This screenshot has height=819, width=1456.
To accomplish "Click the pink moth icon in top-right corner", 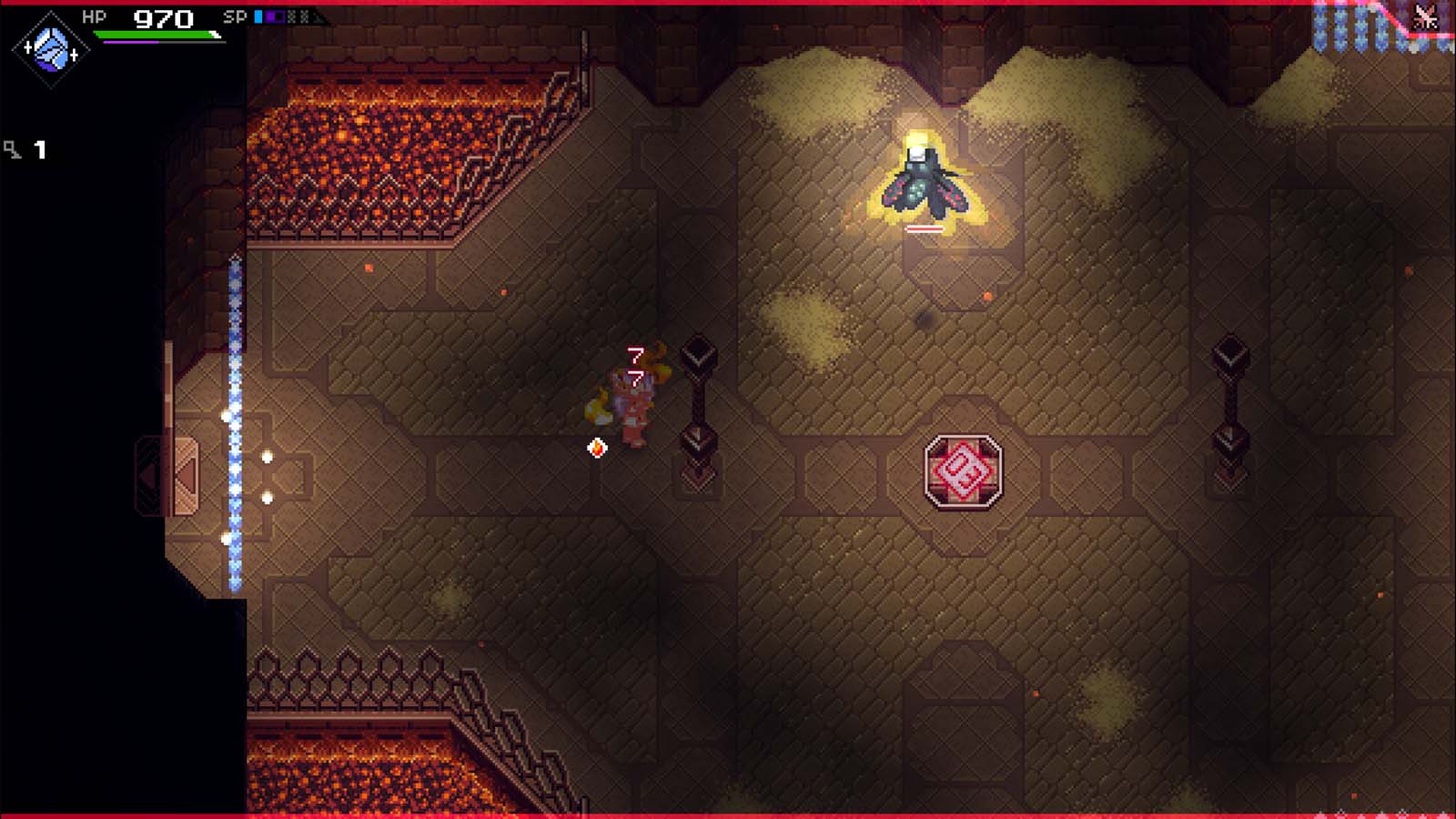I will tap(1425, 15).
